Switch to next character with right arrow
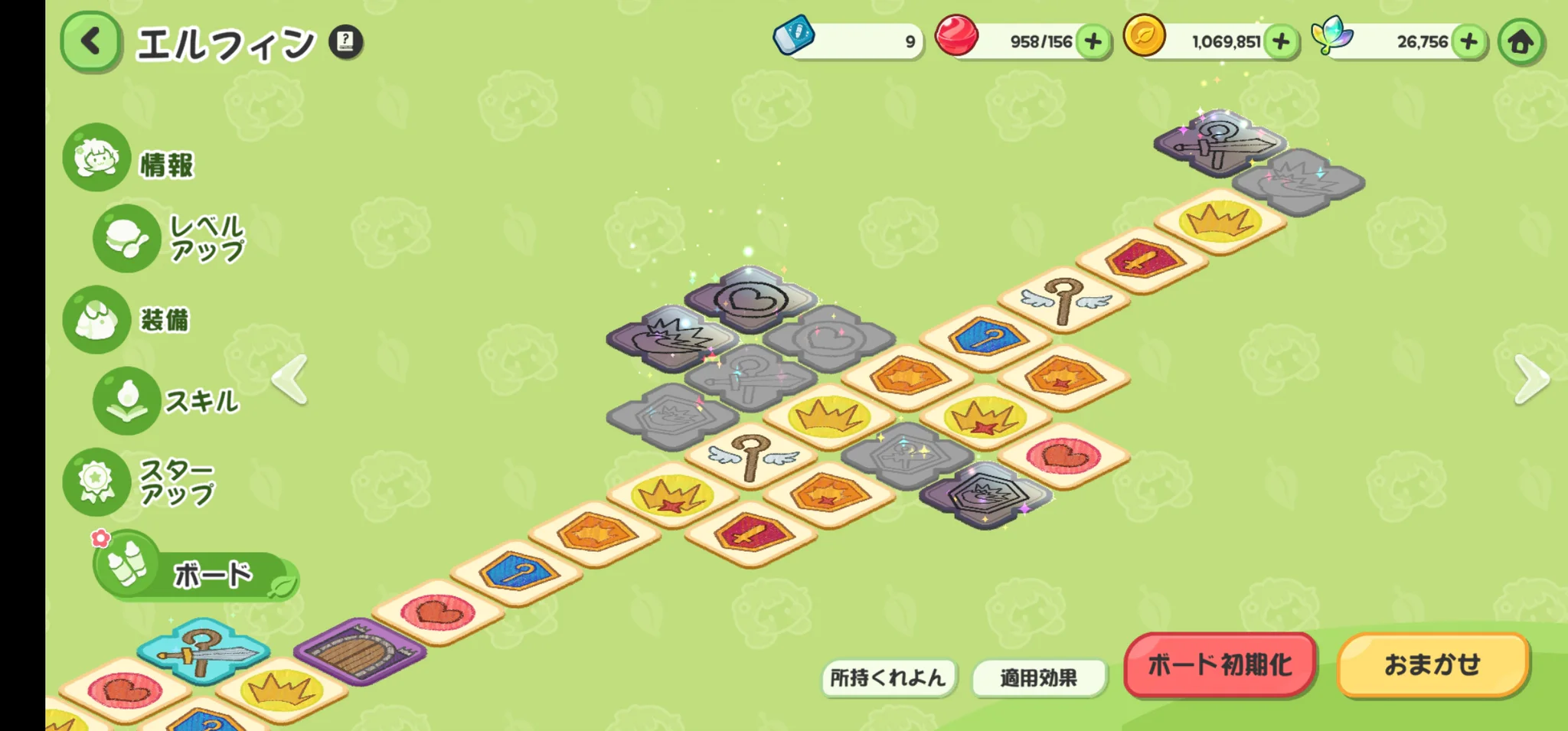Image resolution: width=1568 pixels, height=731 pixels. pos(1531,379)
